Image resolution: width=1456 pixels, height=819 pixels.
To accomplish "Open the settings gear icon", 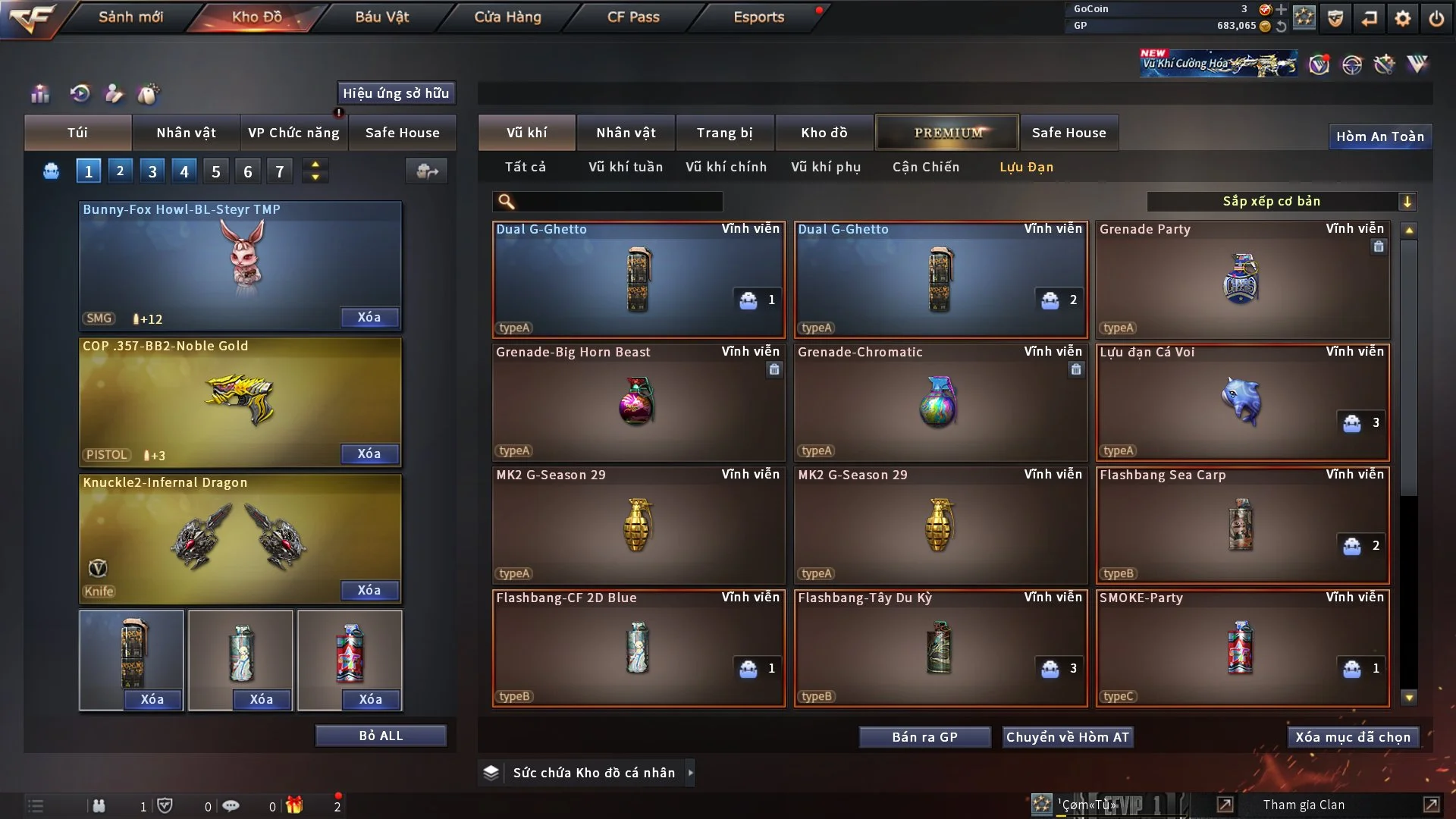I will (1402, 18).
